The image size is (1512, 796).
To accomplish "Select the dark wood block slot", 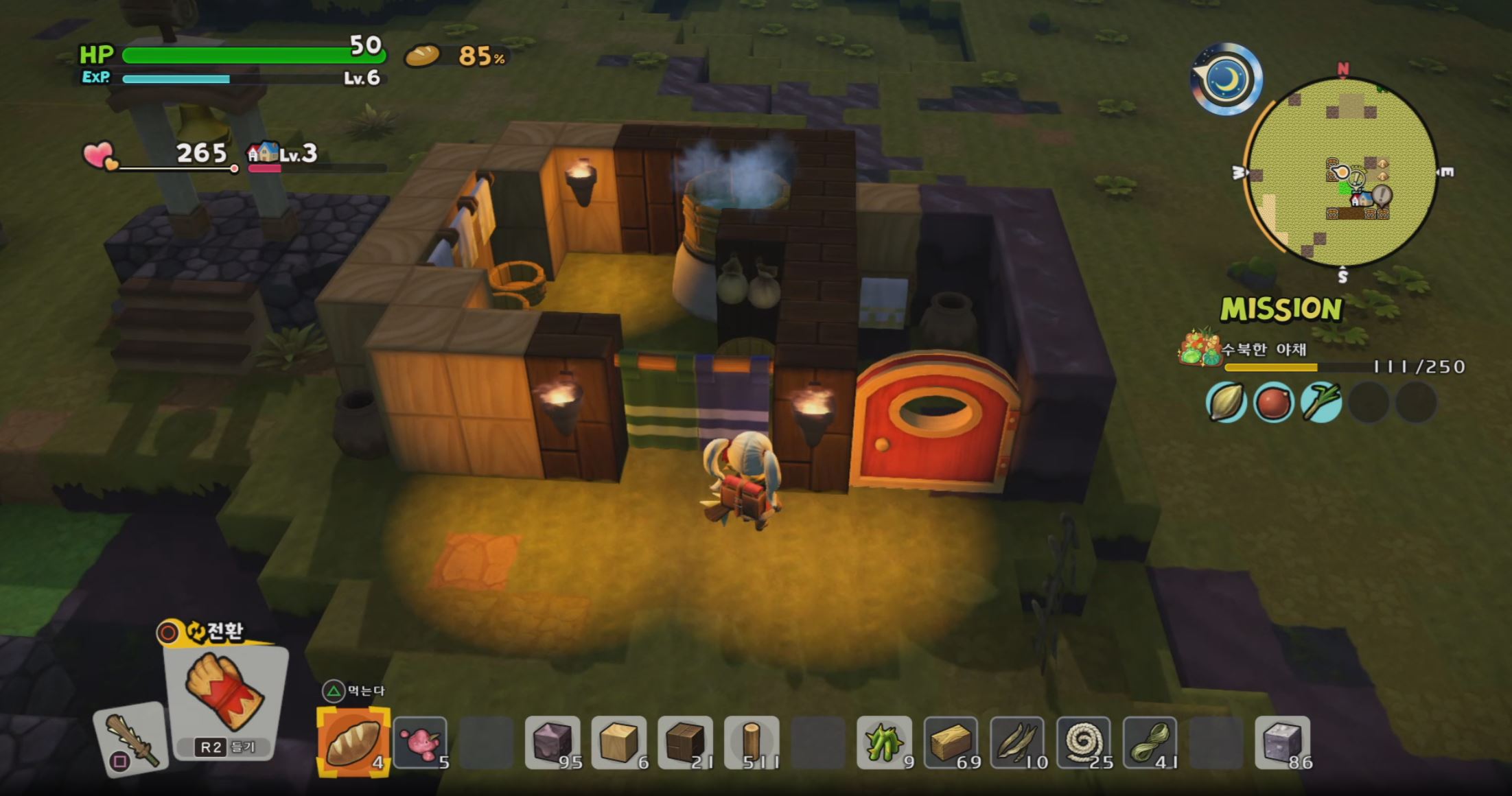I will (685, 743).
